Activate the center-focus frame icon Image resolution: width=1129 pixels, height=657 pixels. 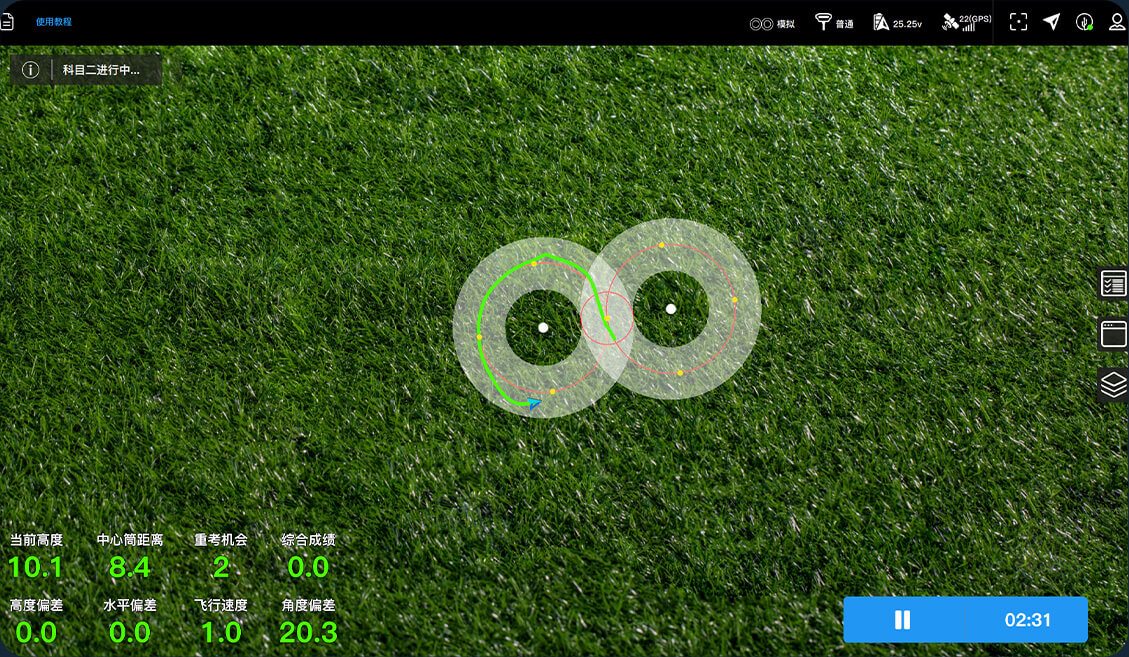click(x=1018, y=22)
